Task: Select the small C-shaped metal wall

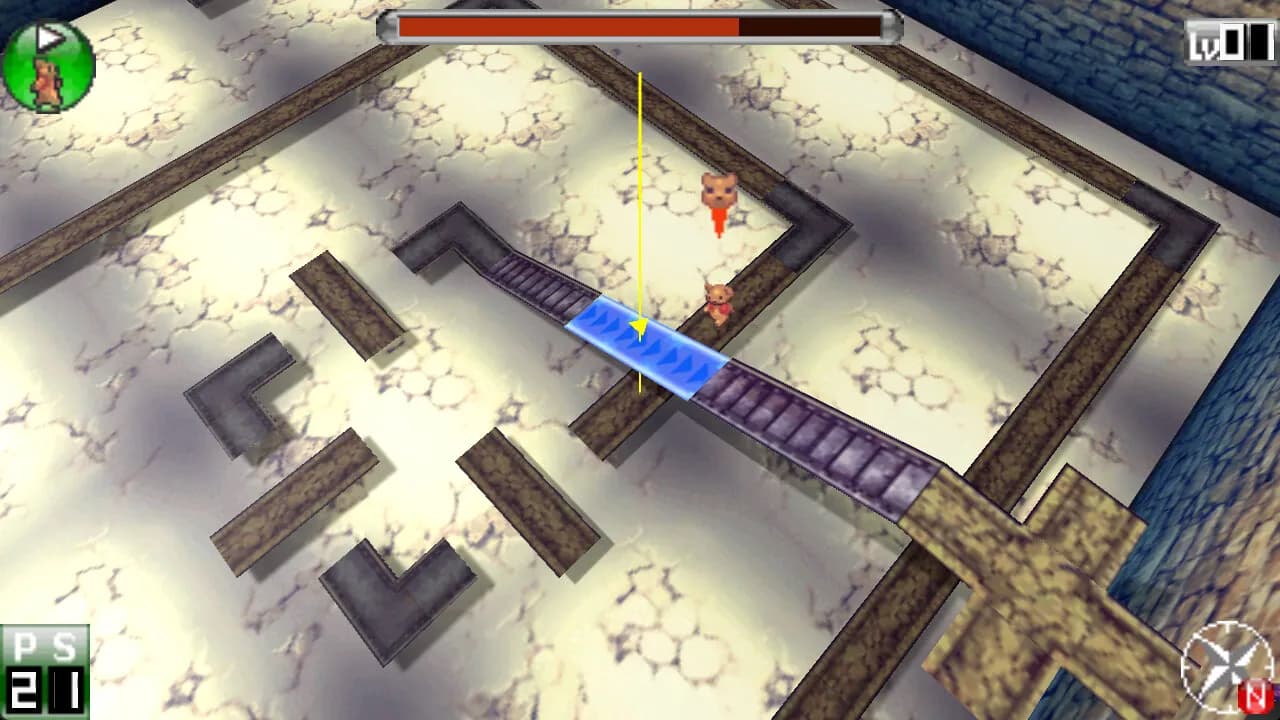Action: [x=240, y=400]
